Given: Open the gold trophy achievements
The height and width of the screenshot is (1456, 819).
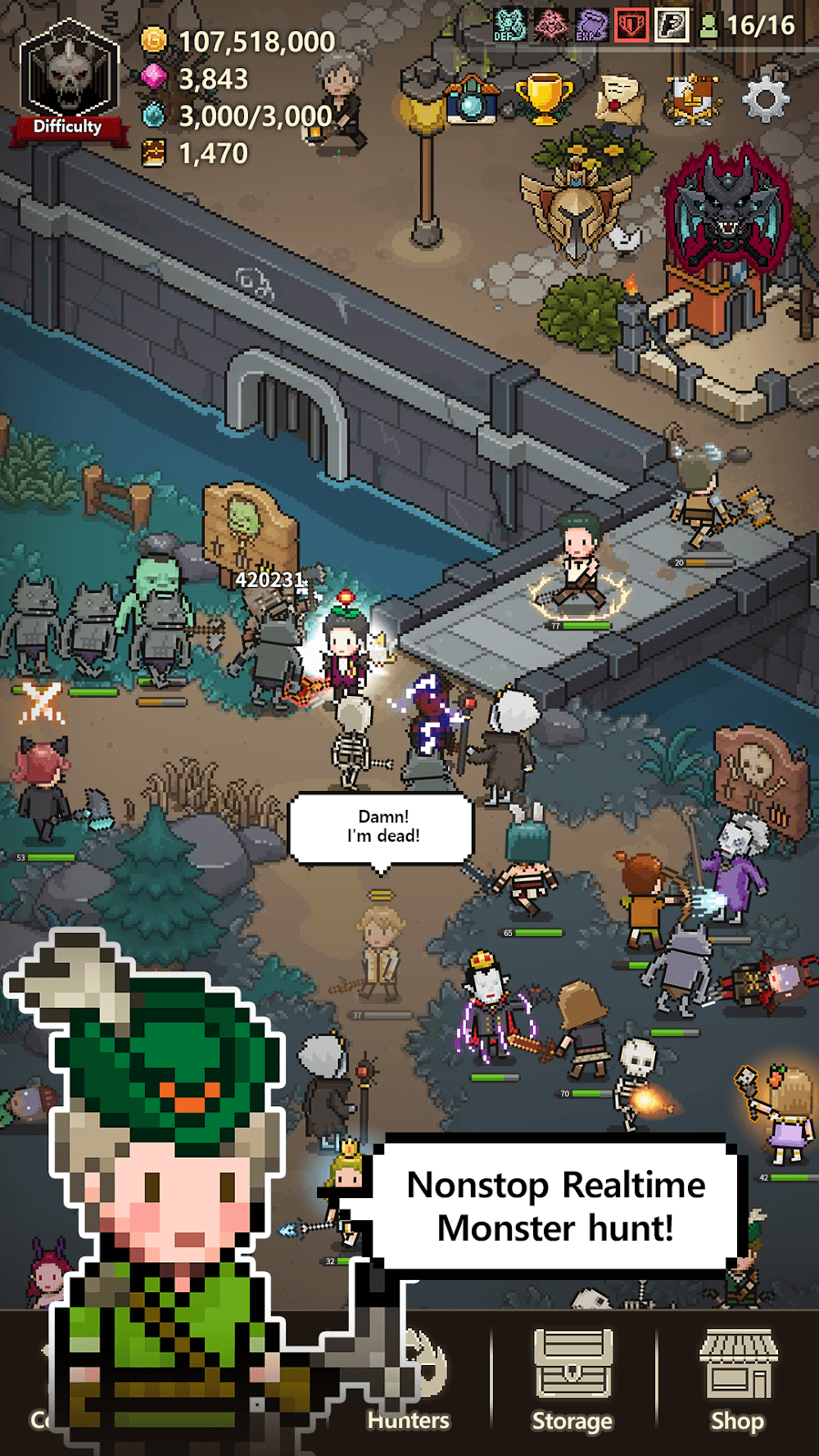Looking at the screenshot, I should click(x=544, y=99).
